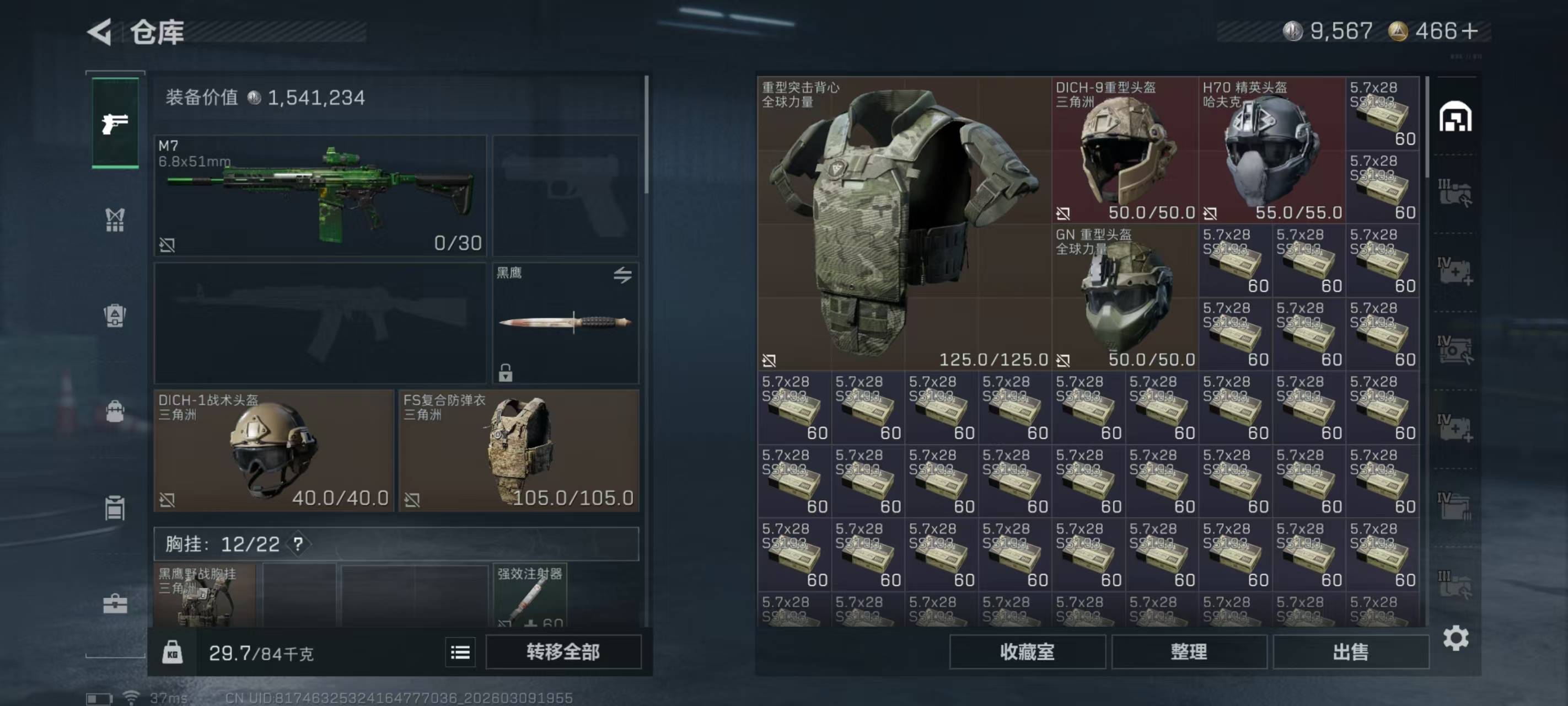
Task: Select the FS复合防弹衣 armor slot
Action: pyautogui.click(x=519, y=450)
